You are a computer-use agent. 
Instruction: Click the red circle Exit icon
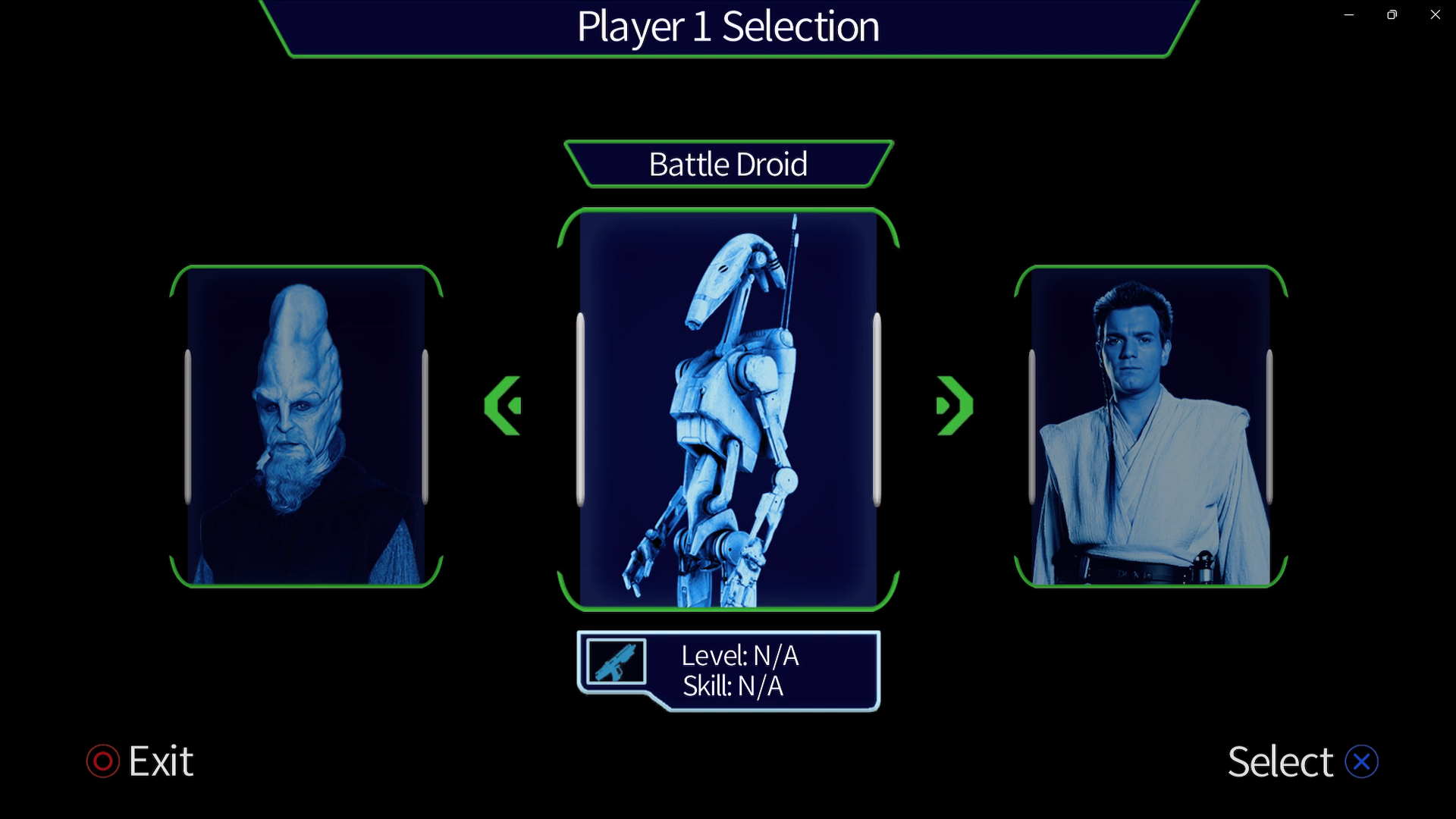[103, 761]
